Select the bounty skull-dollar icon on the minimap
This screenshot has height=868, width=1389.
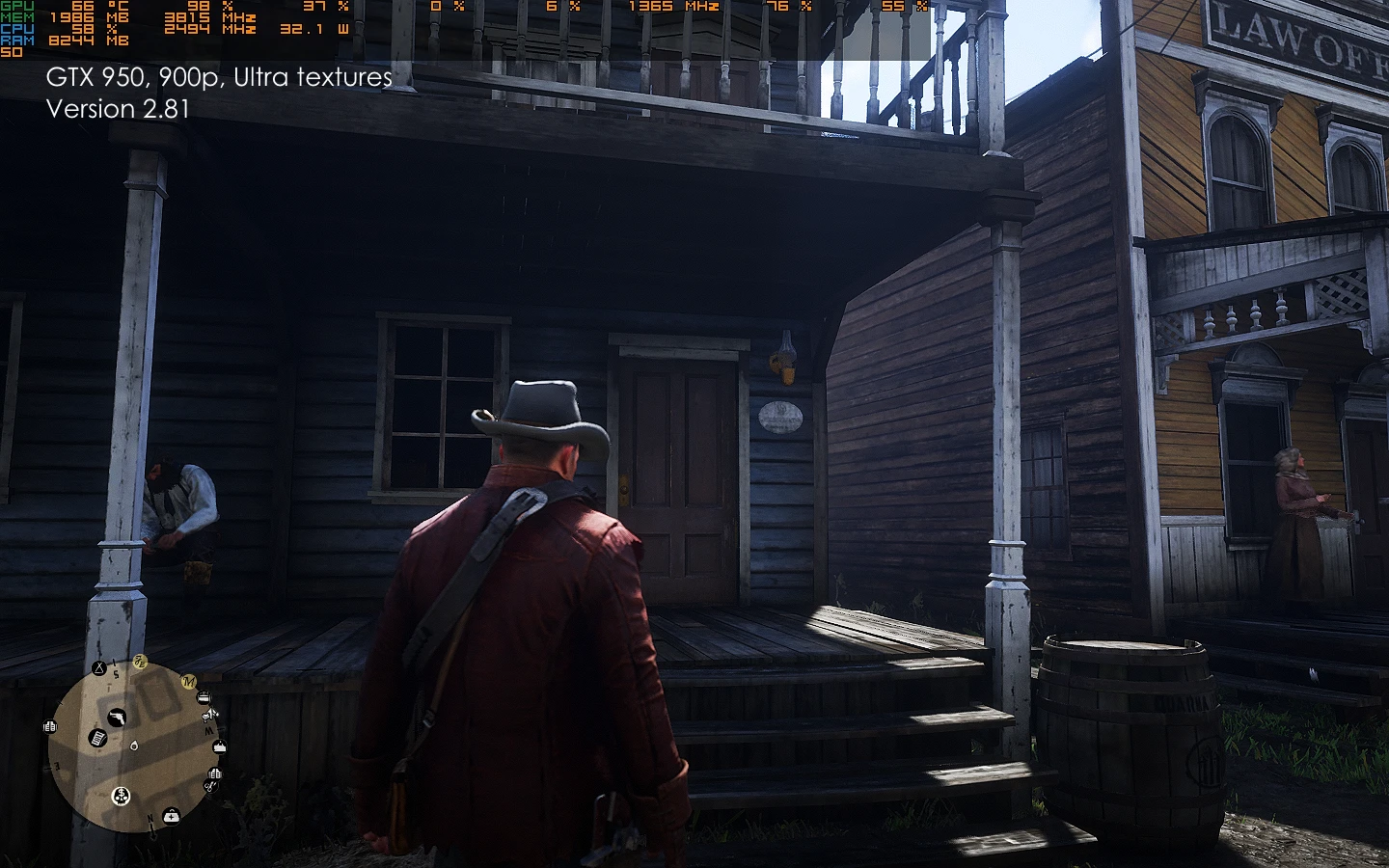[x=121, y=797]
